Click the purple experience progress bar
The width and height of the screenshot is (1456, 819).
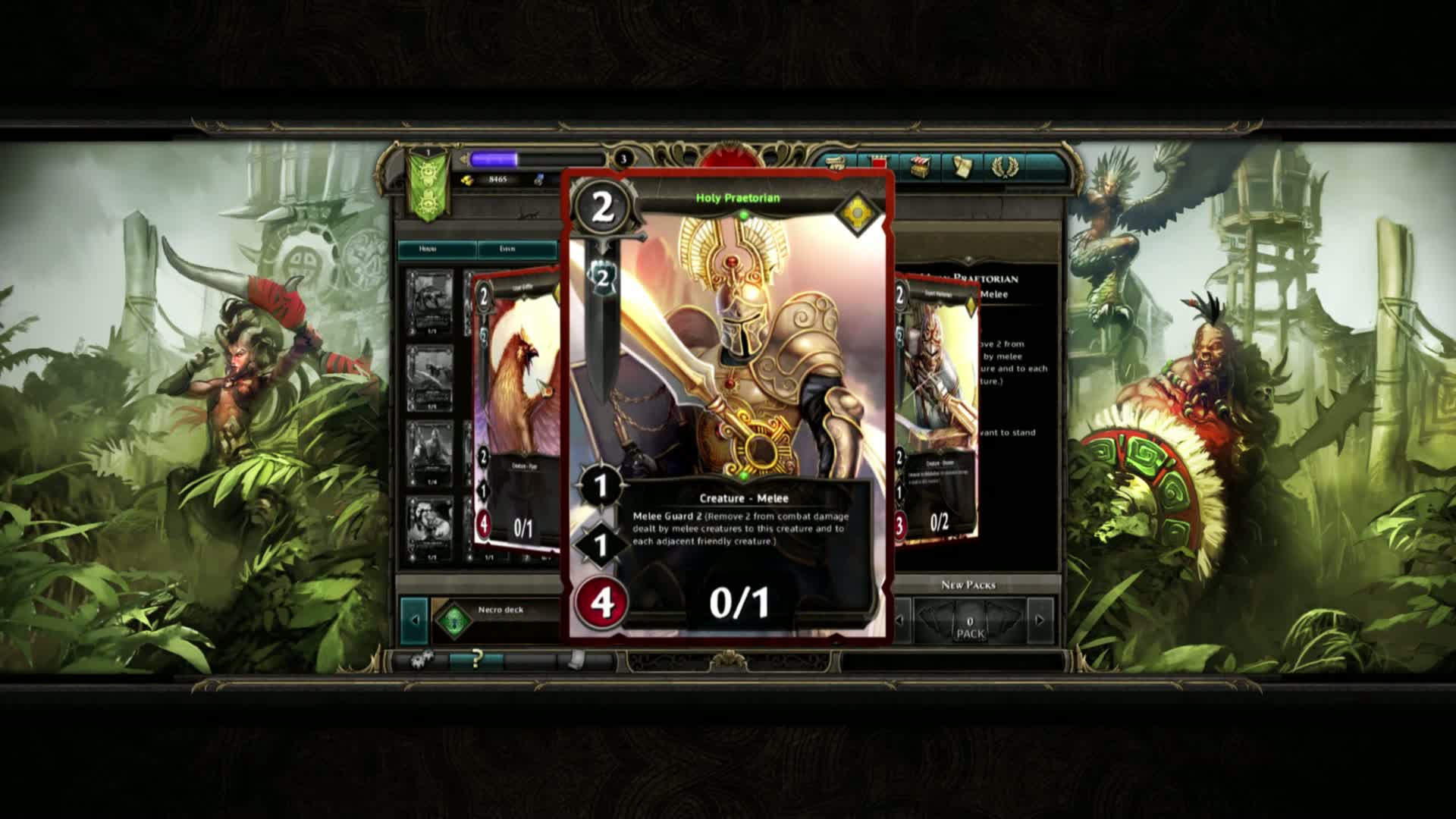pyautogui.click(x=493, y=159)
